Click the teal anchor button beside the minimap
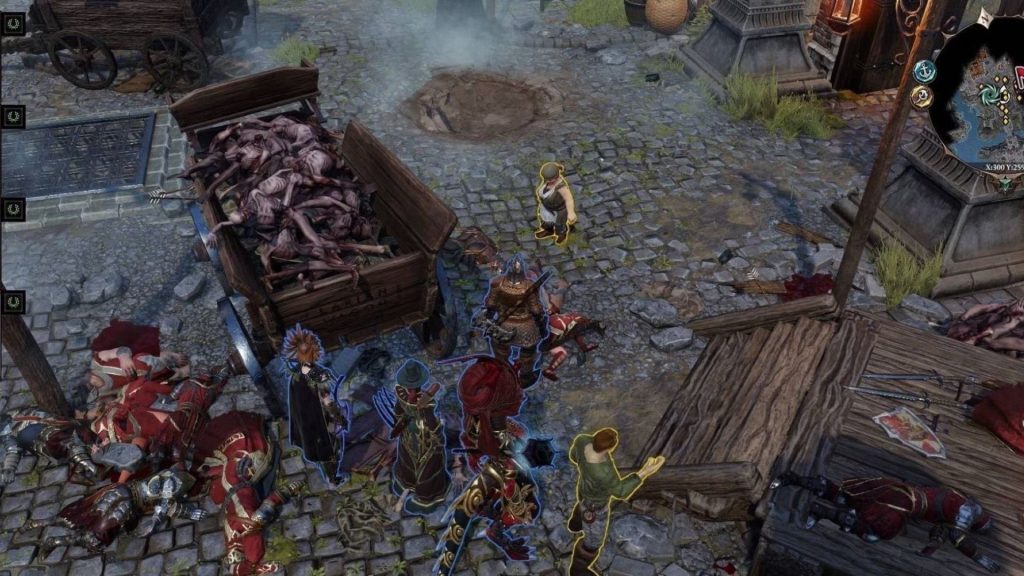The width and height of the screenshot is (1024, 576). coord(924,71)
